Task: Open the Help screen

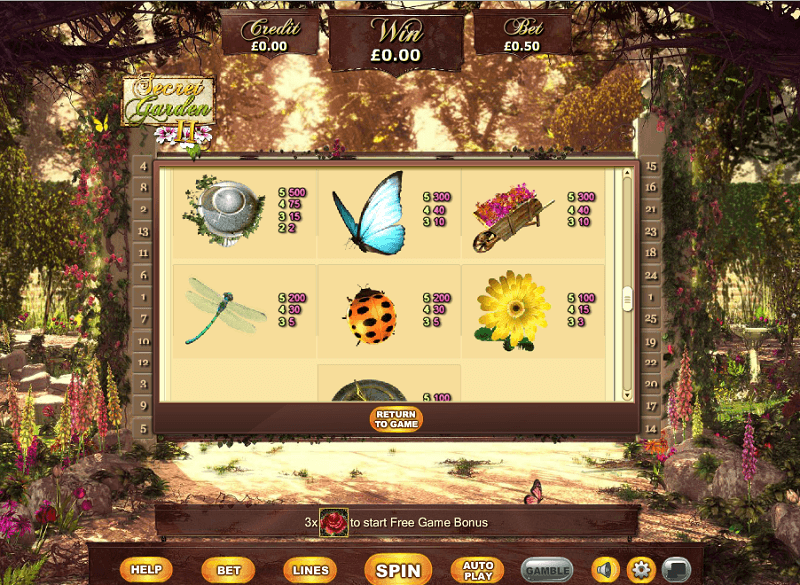Action: click(146, 570)
